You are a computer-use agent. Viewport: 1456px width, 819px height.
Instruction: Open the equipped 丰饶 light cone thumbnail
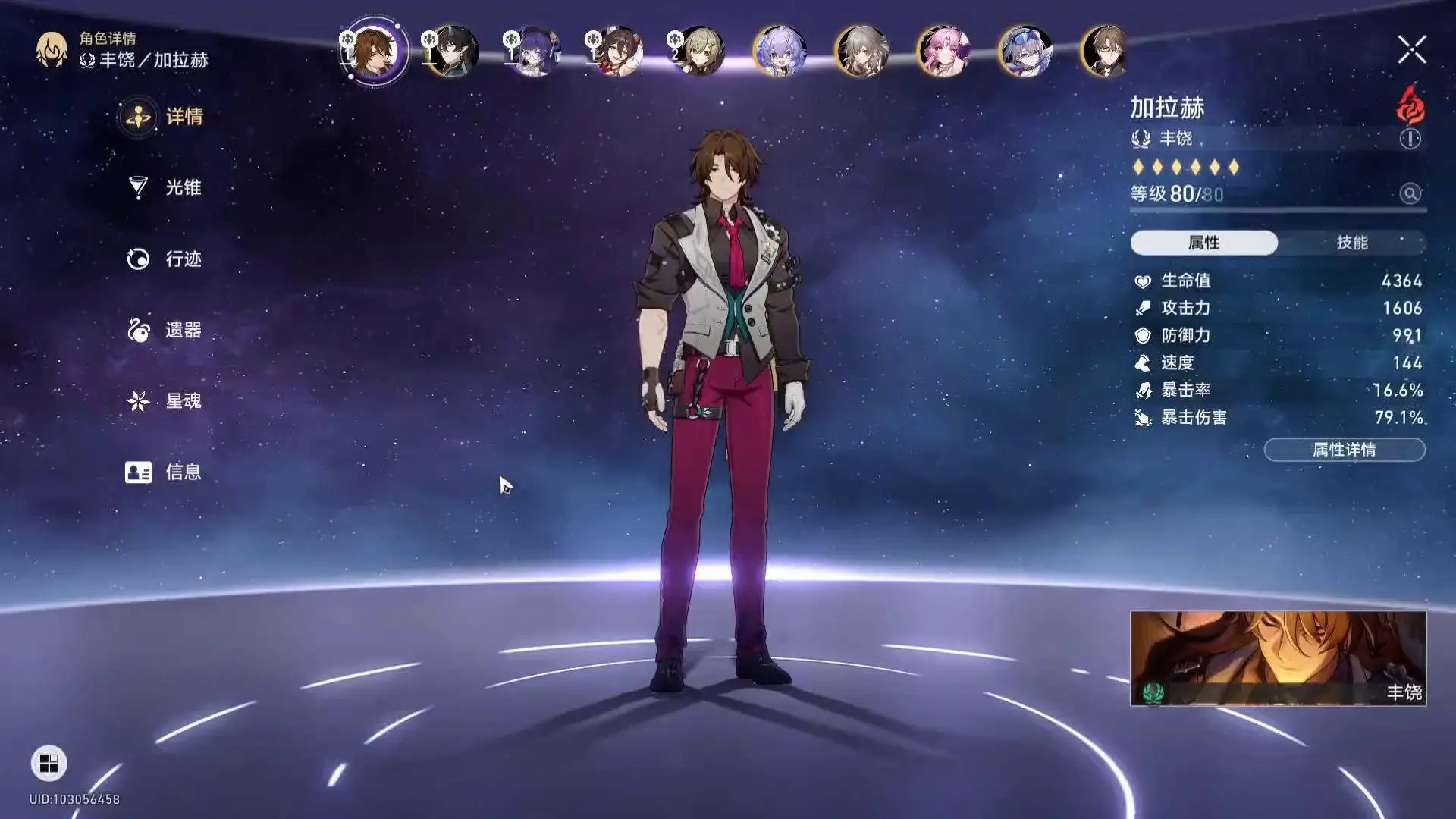(1278, 658)
